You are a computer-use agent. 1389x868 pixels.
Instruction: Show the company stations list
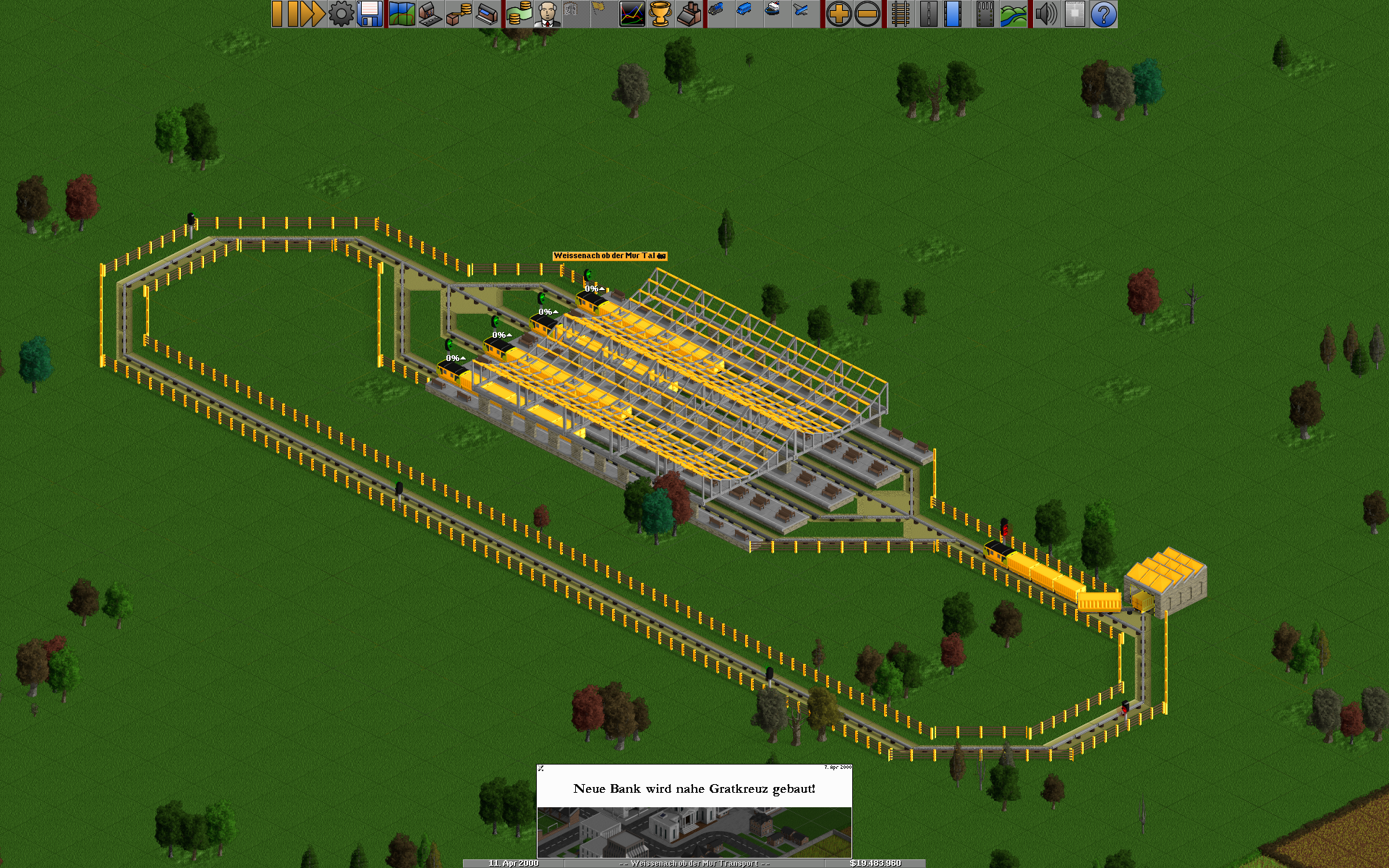click(488, 14)
